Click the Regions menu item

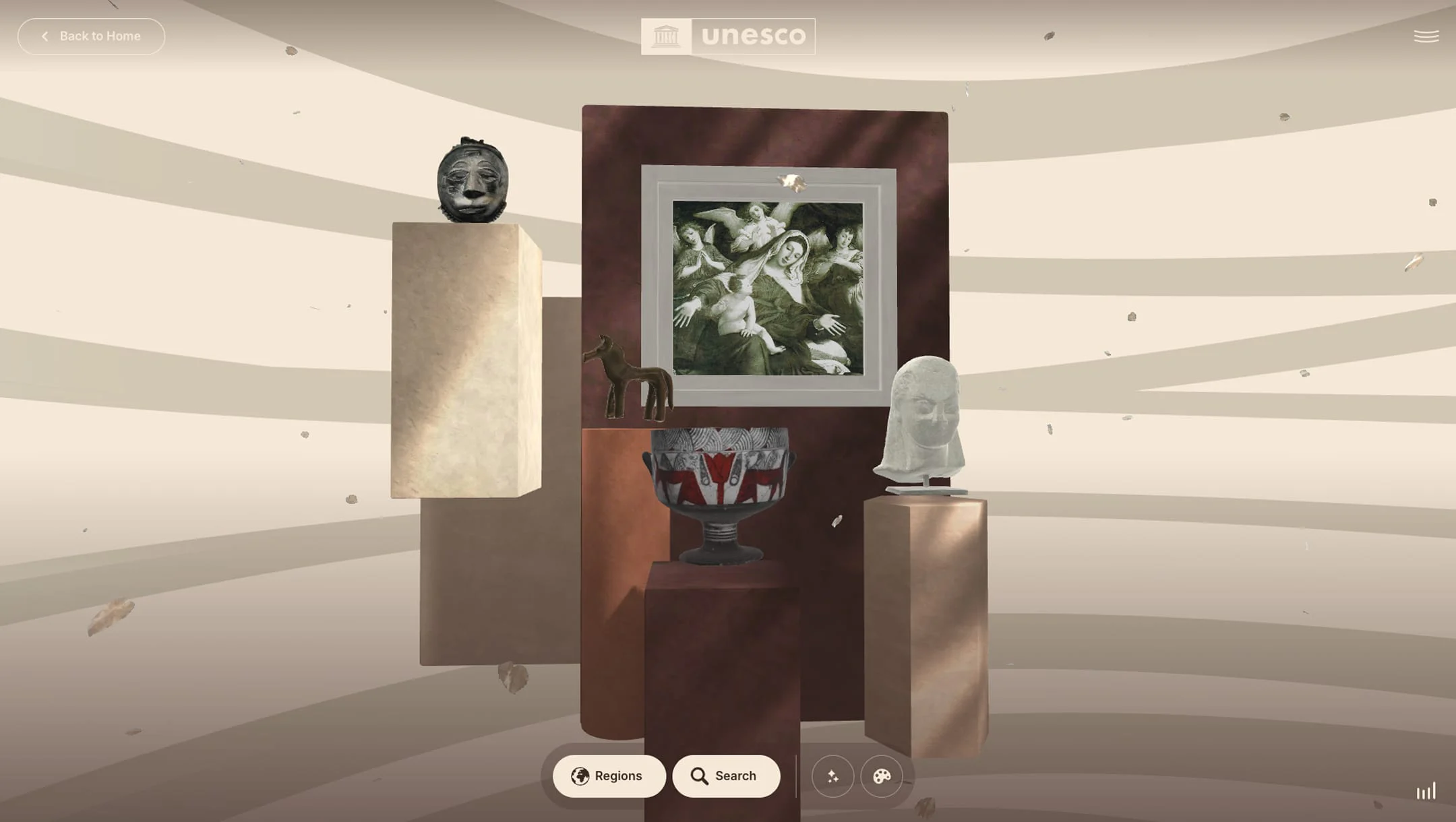point(609,776)
